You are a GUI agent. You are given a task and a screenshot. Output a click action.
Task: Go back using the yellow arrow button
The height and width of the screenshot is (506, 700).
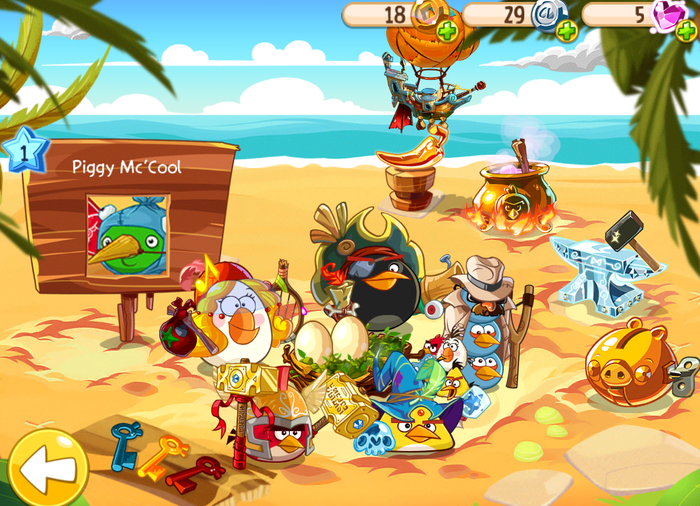pos(47,467)
